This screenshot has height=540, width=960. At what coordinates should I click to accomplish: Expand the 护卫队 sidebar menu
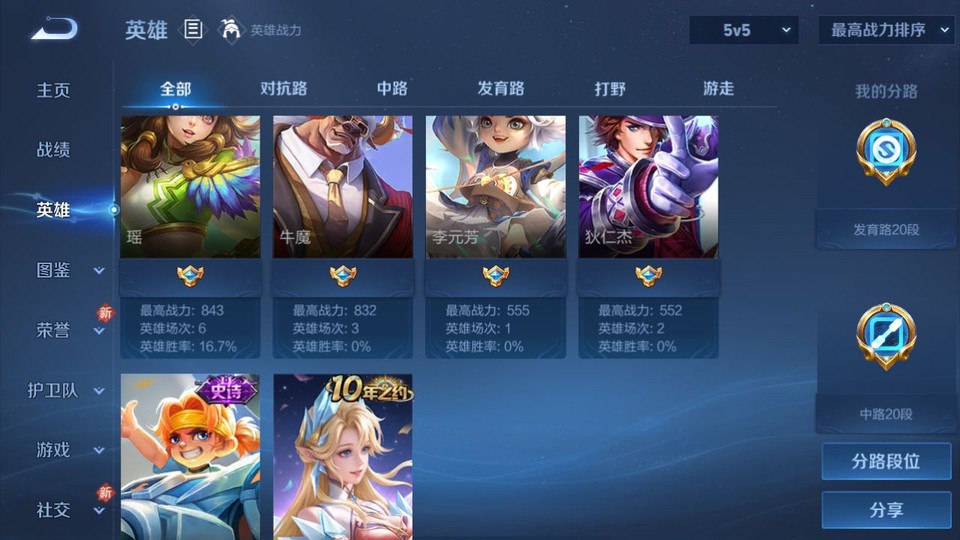pos(66,390)
